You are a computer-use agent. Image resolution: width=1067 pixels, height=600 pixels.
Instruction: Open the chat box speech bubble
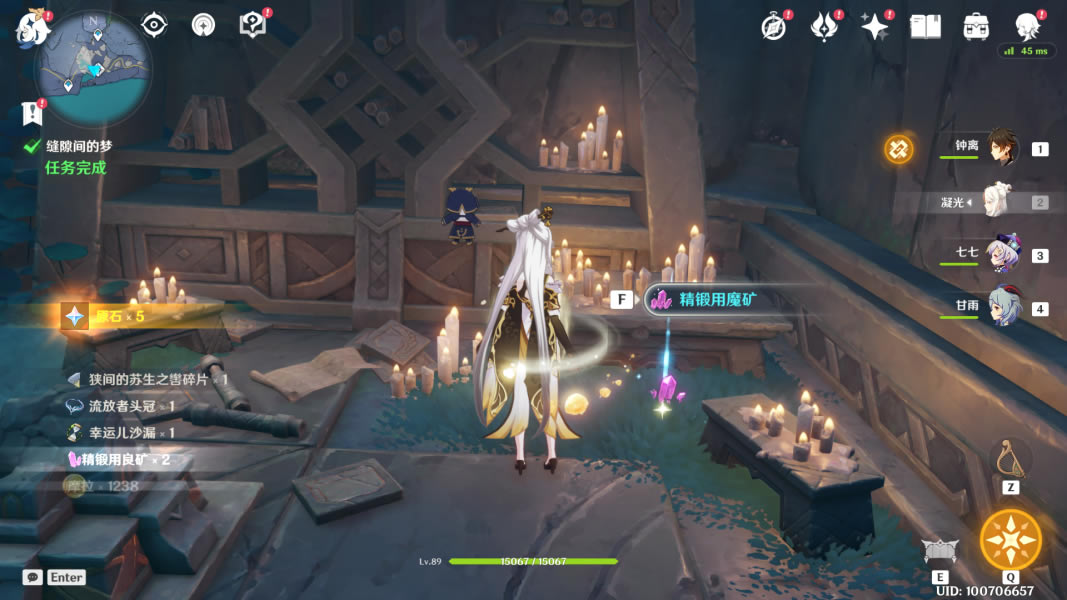[x=33, y=577]
